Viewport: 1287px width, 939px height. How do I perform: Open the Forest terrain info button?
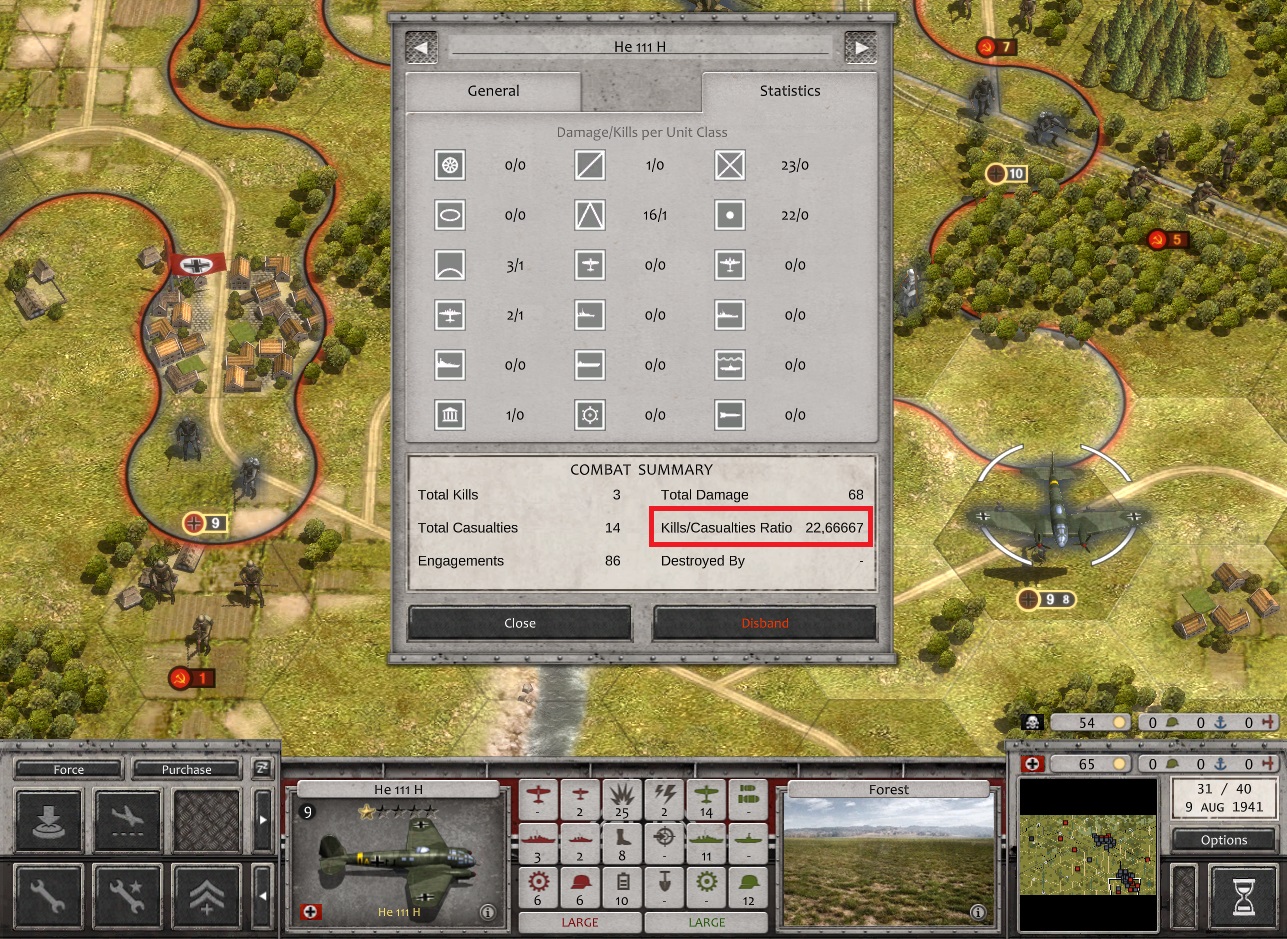tap(978, 912)
